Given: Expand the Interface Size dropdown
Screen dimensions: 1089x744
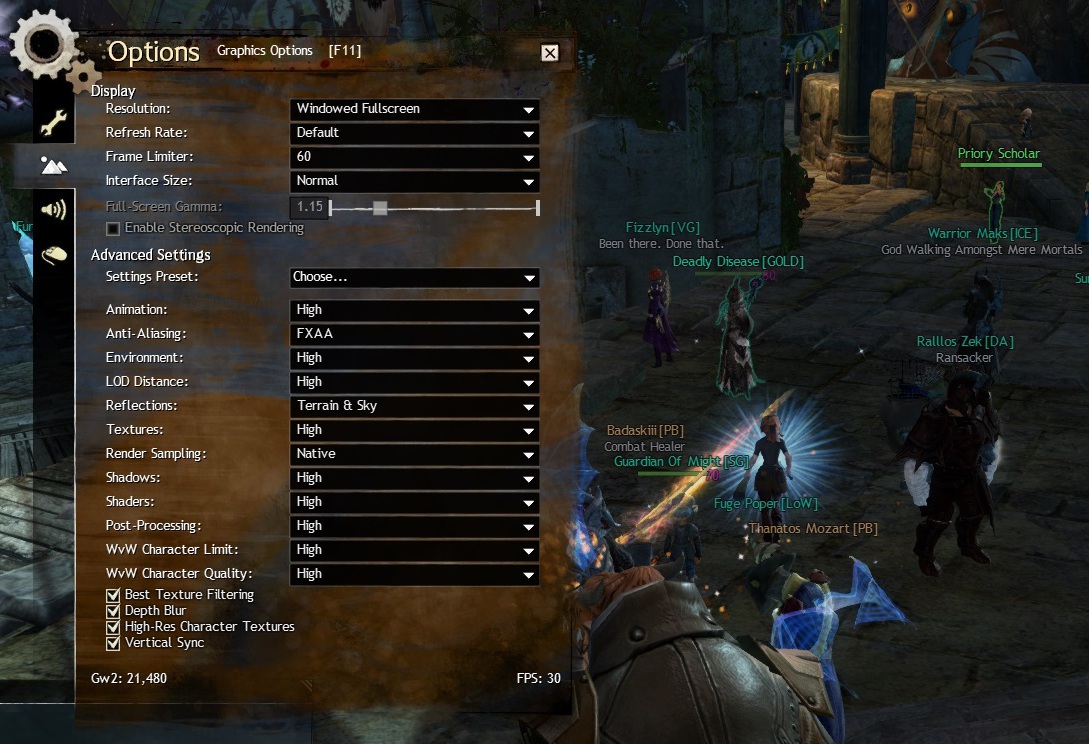Looking at the screenshot, I should pos(415,181).
